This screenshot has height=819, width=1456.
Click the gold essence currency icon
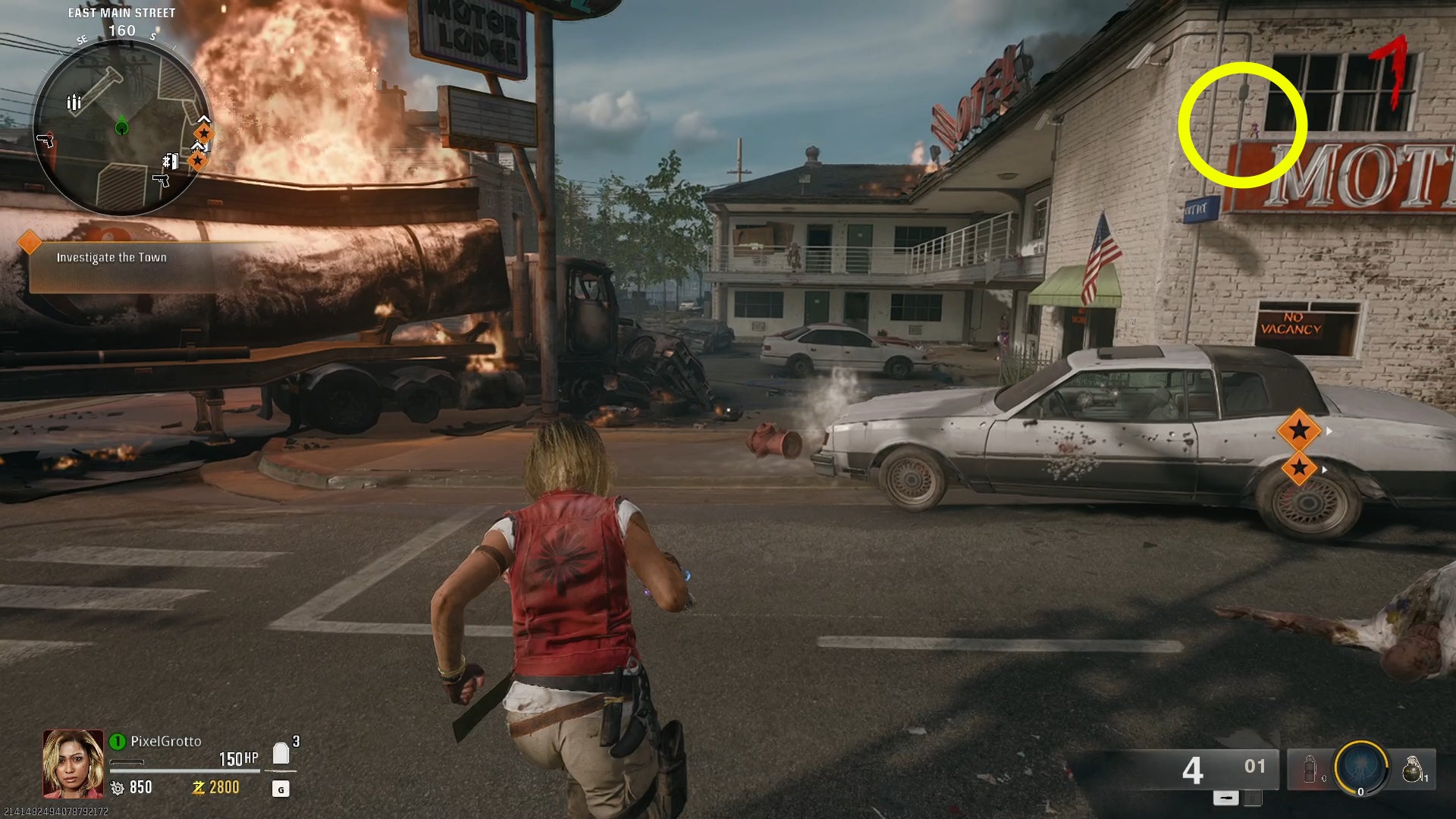tap(199, 788)
